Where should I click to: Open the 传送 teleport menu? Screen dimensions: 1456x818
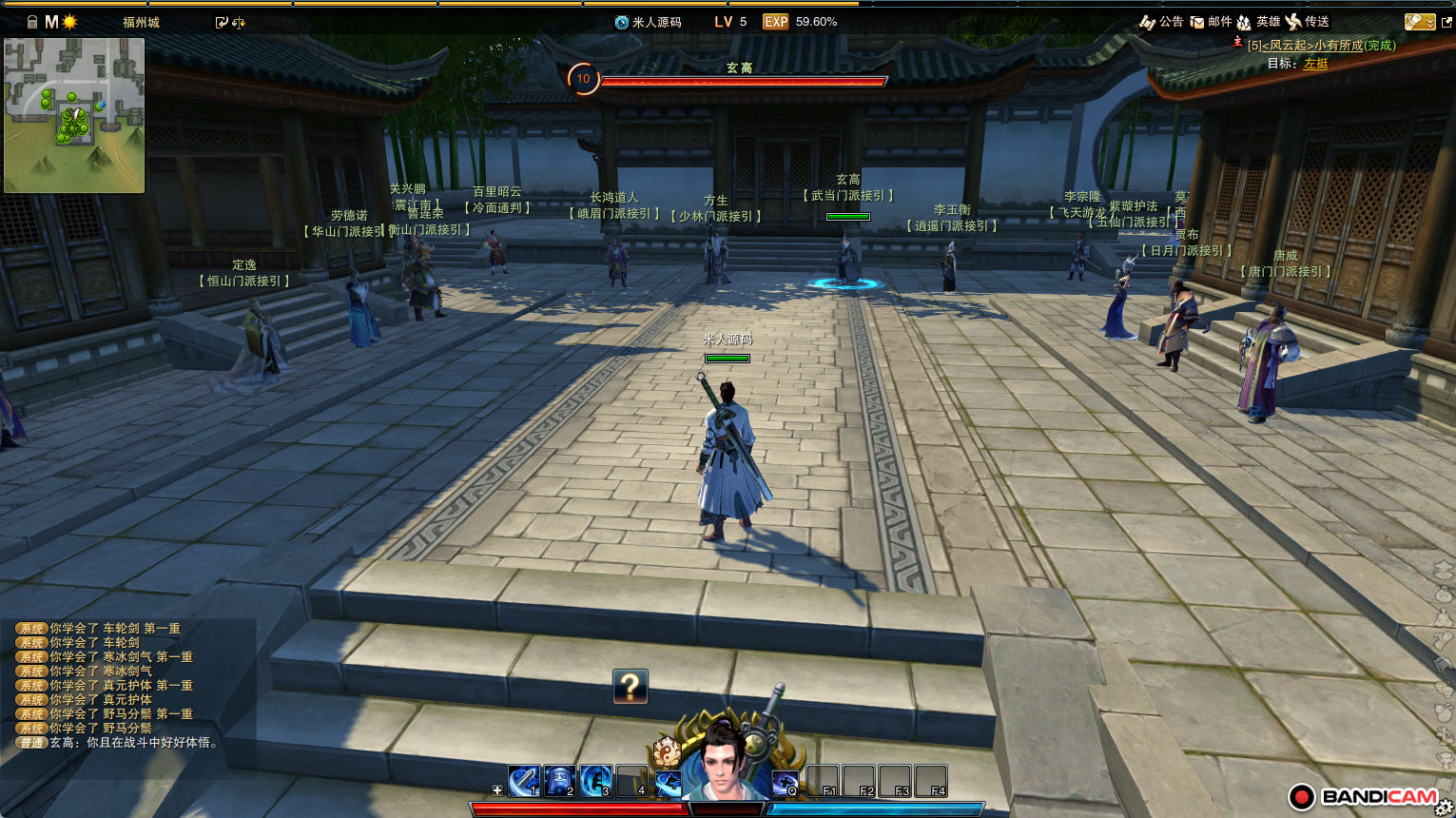(1307, 22)
